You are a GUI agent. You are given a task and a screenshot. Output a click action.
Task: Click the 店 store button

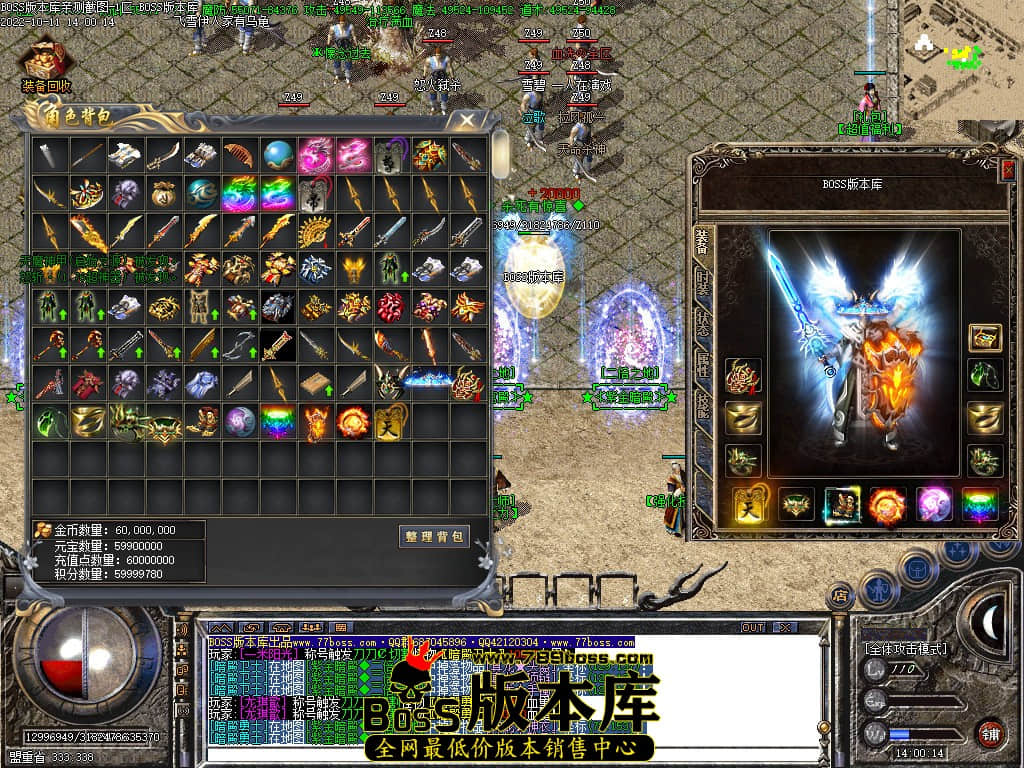(x=840, y=596)
